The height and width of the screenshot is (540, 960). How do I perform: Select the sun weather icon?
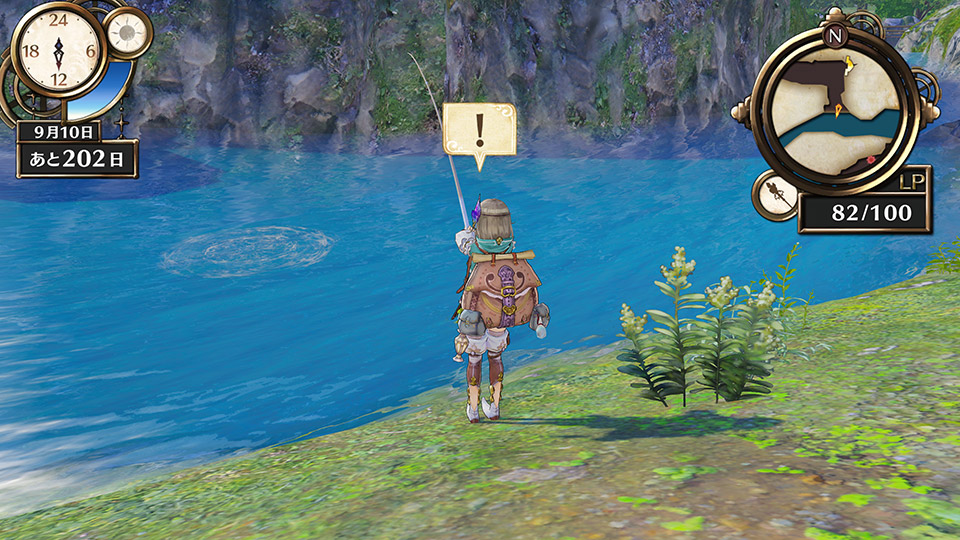[127, 32]
